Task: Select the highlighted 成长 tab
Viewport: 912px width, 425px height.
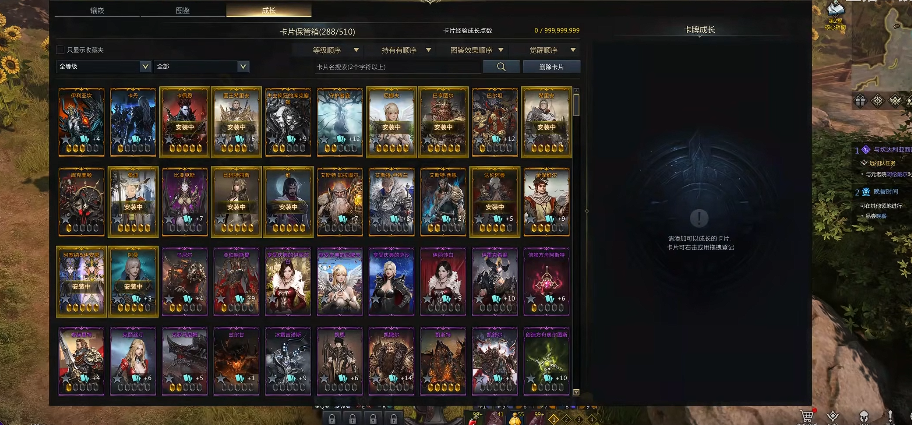Action: [269, 10]
